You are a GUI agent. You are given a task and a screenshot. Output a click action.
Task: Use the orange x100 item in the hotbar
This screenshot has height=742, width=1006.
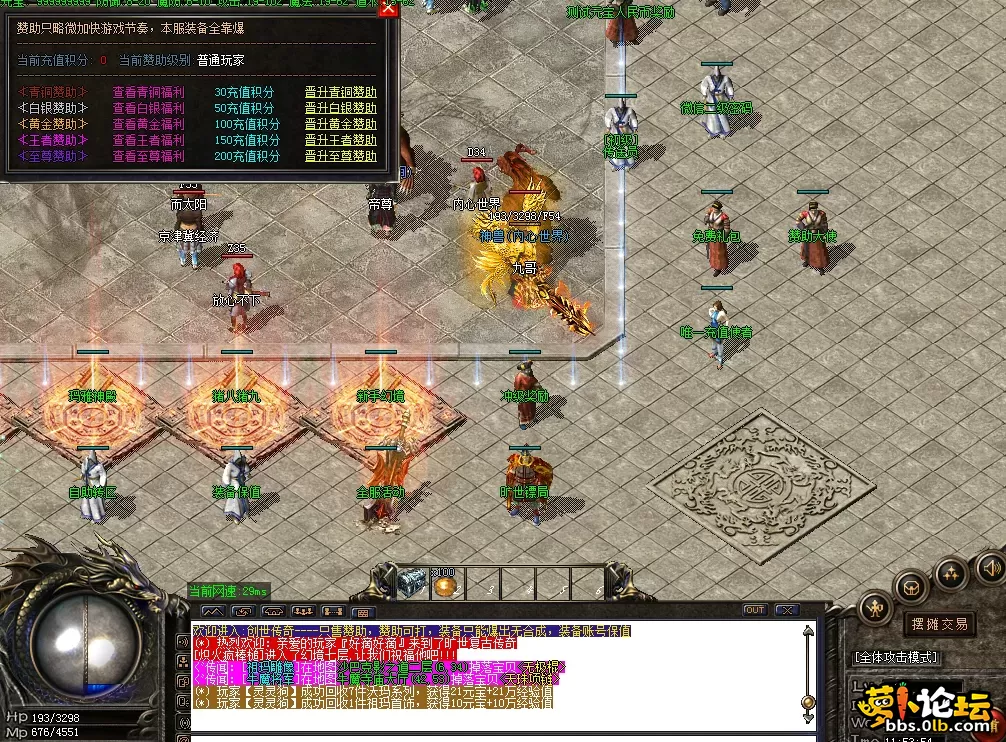coord(445,584)
